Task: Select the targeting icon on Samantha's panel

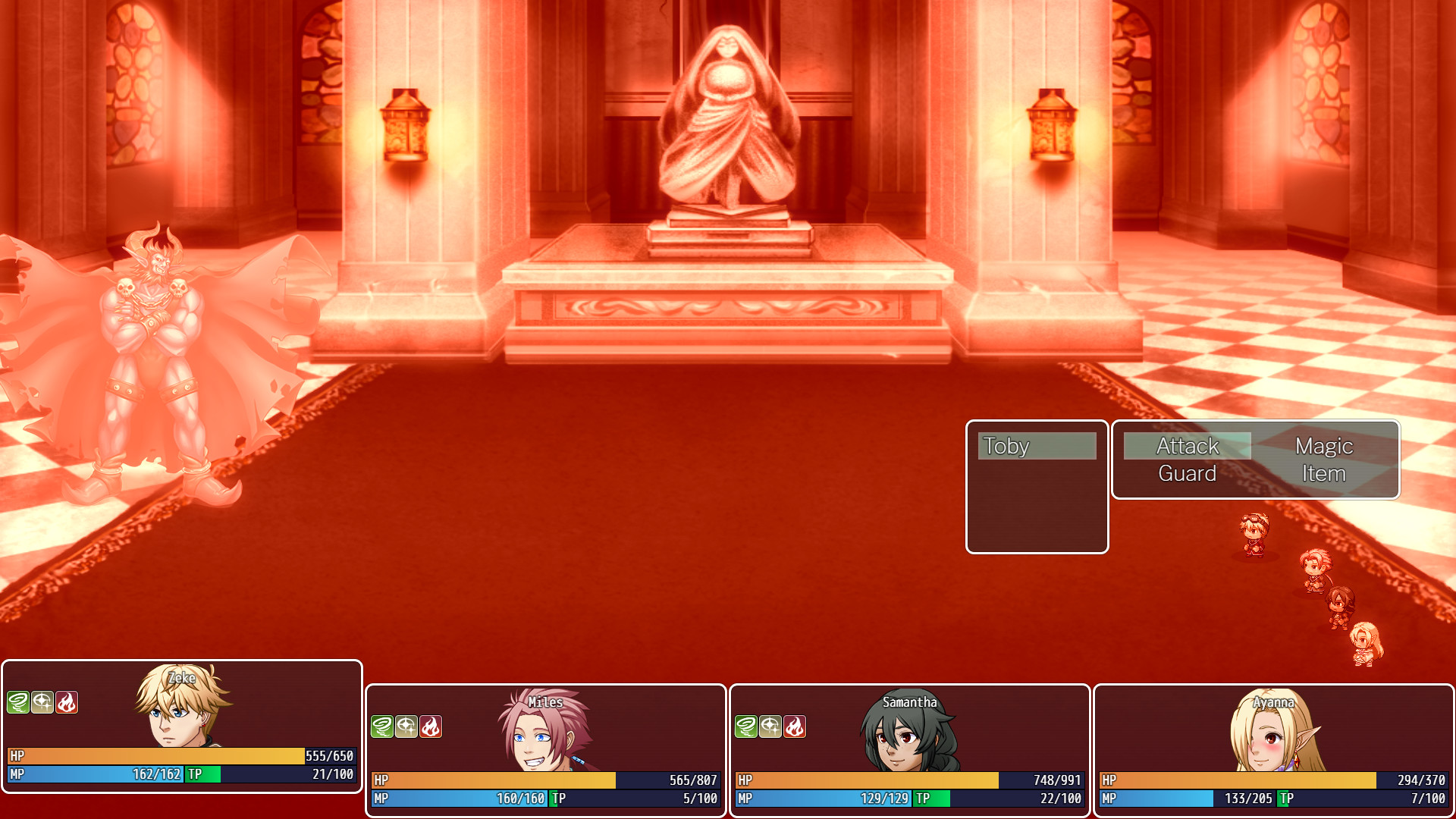Action: click(x=770, y=726)
